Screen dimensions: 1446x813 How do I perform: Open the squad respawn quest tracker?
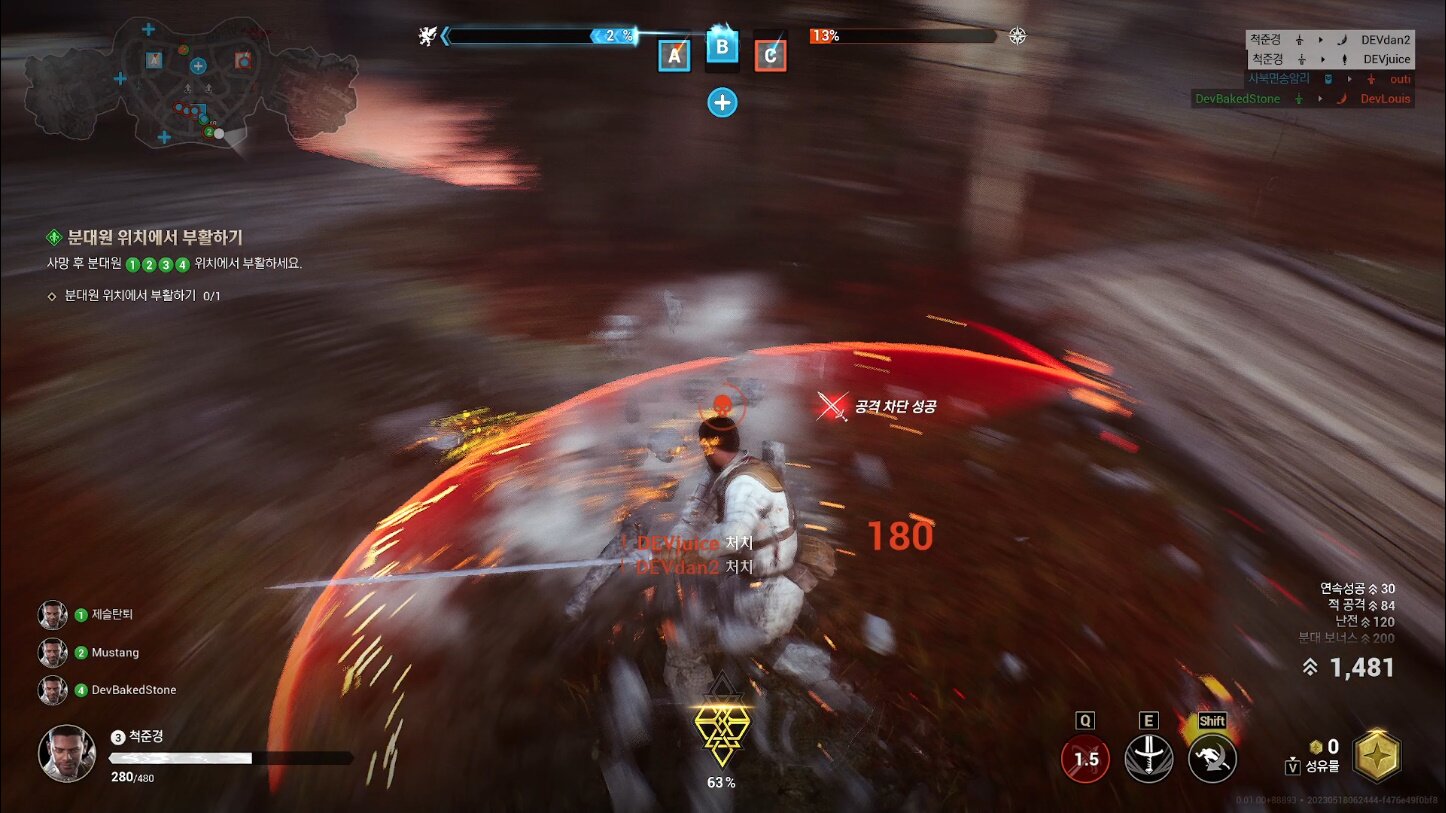click(154, 238)
